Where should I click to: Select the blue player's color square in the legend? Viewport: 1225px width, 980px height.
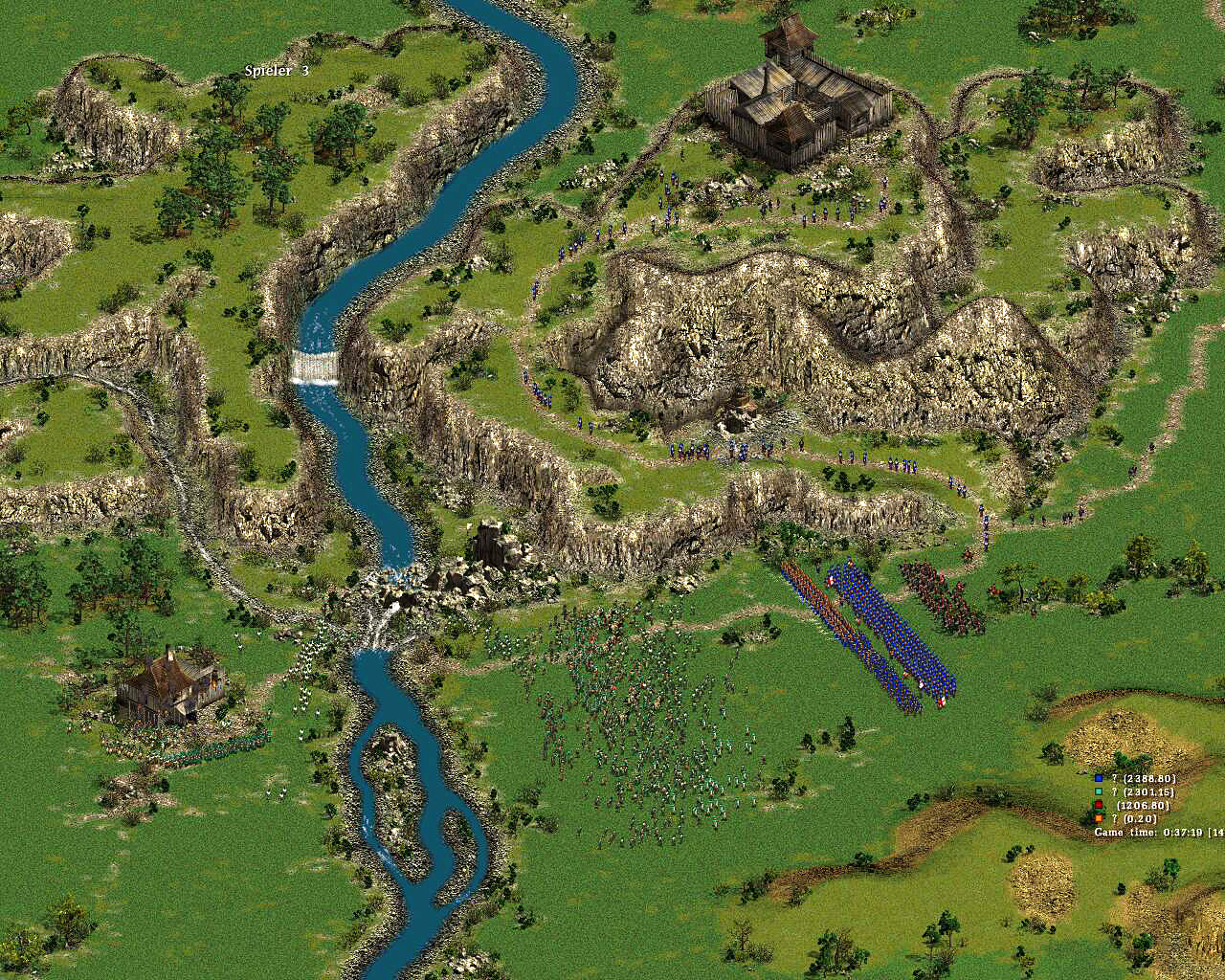(1098, 778)
